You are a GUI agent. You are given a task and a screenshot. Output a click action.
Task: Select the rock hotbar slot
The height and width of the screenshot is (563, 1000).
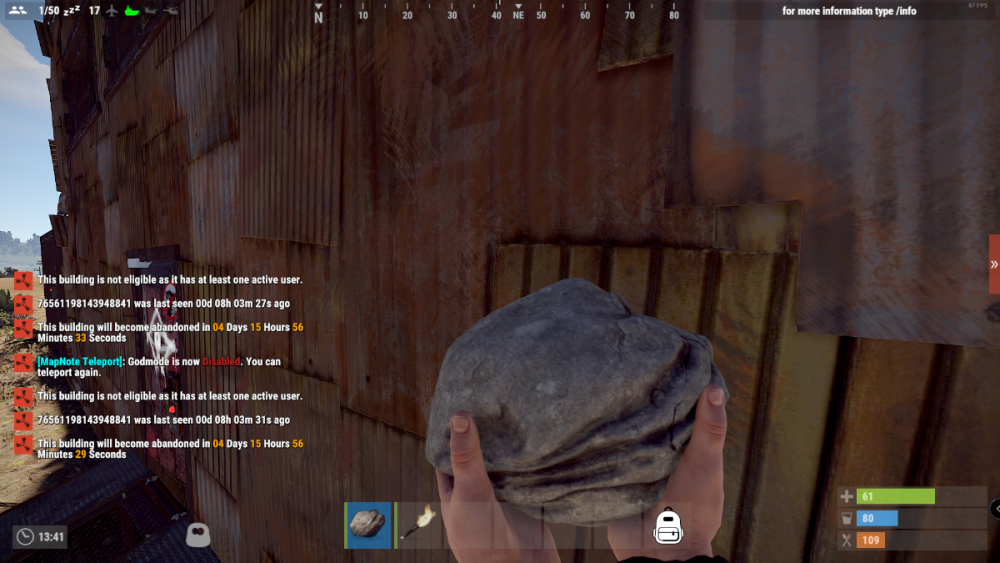pyautogui.click(x=368, y=524)
